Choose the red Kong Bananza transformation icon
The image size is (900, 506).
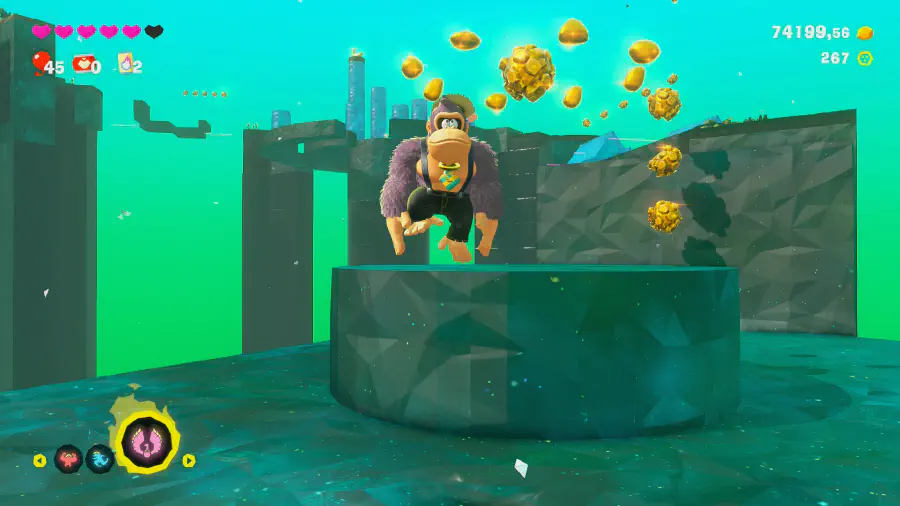click(68, 459)
